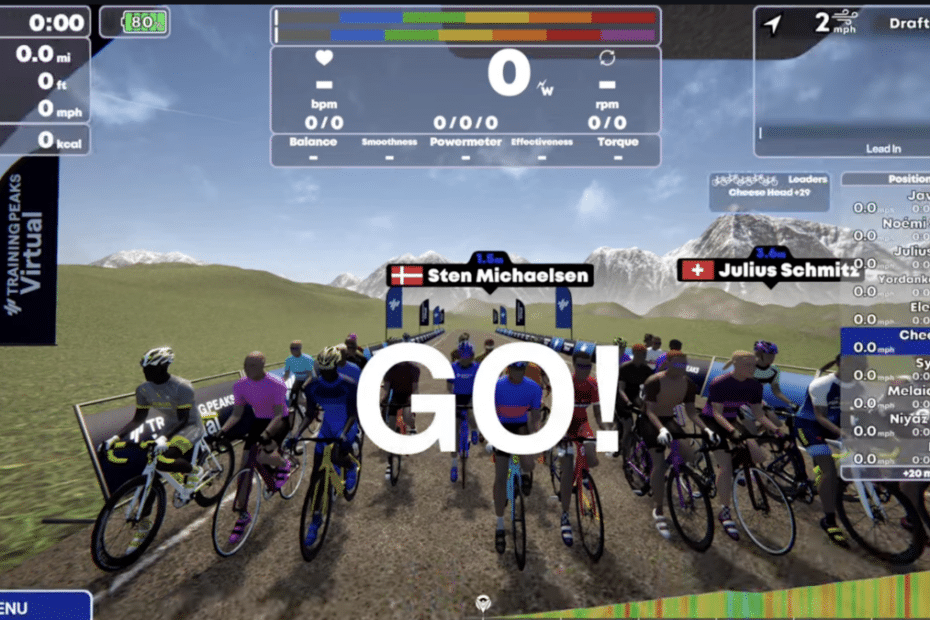930x620 pixels.
Task: Click the wind direction arrow icon
Action: point(772,24)
